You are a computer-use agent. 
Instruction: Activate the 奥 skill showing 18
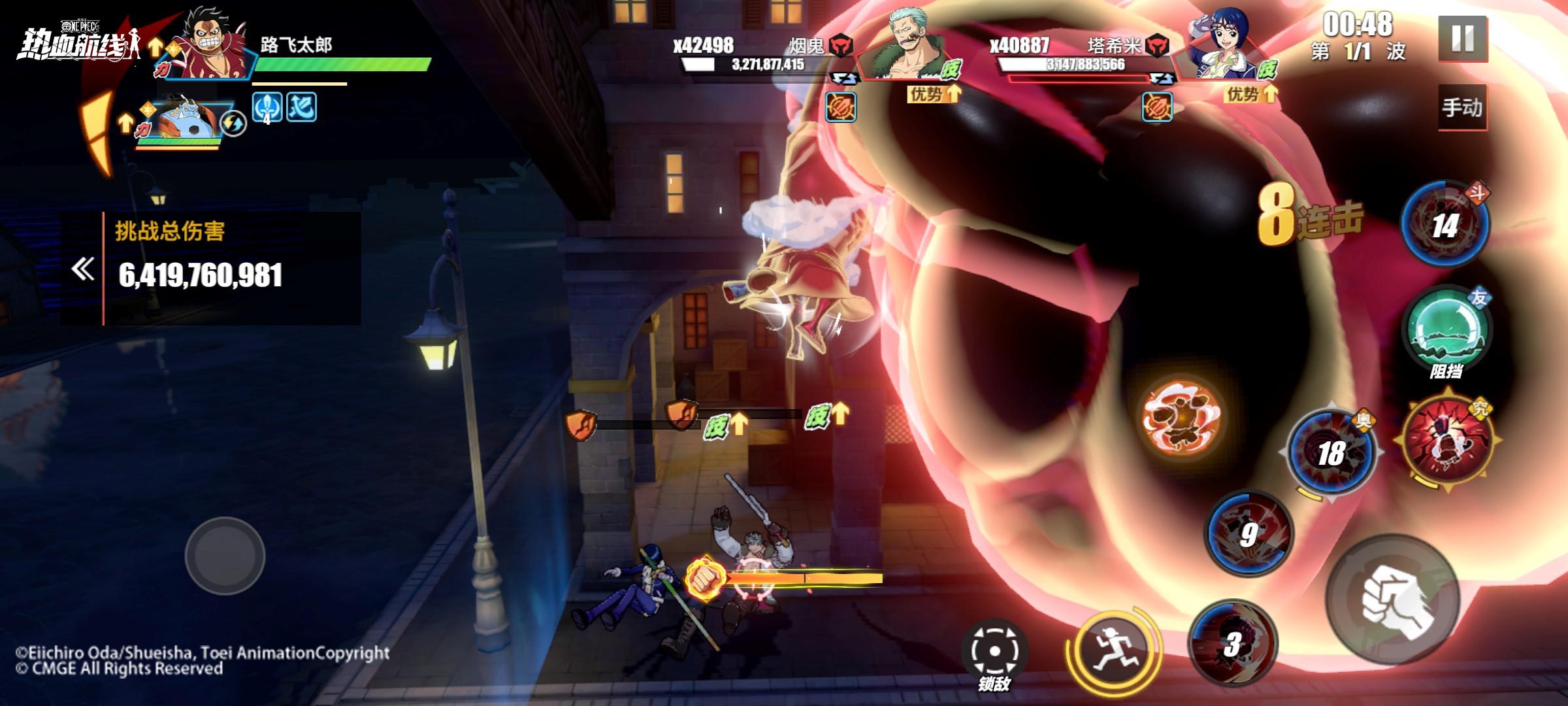coord(1331,452)
